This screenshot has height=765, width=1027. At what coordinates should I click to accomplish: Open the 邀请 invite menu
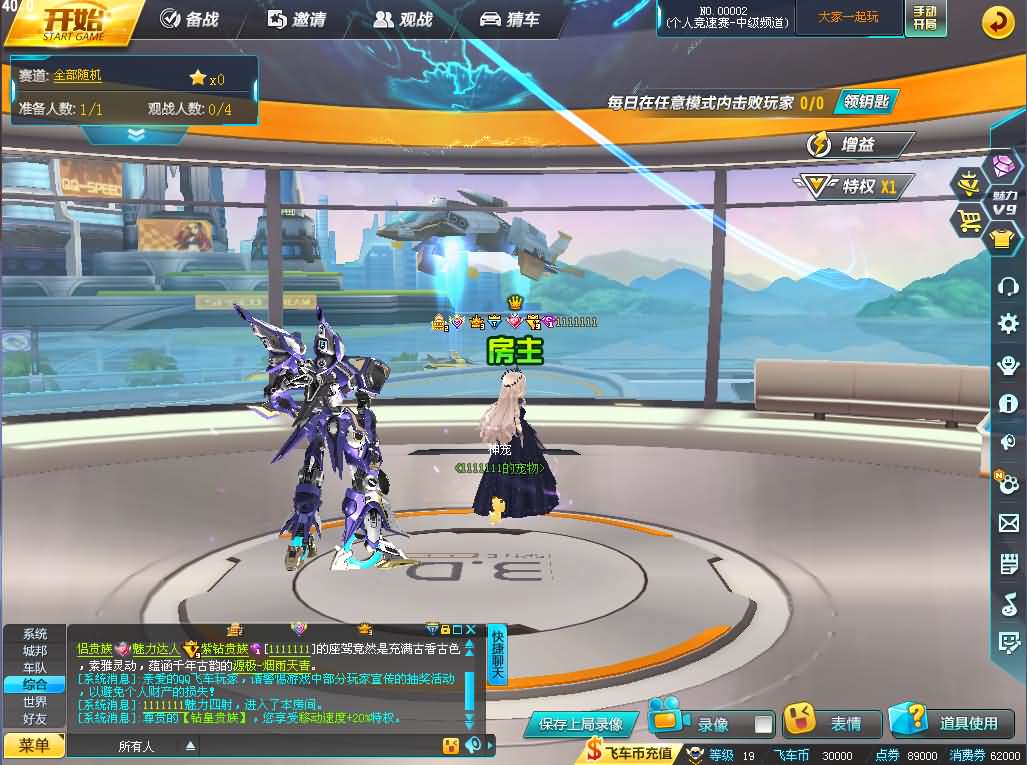pos(297,19)
